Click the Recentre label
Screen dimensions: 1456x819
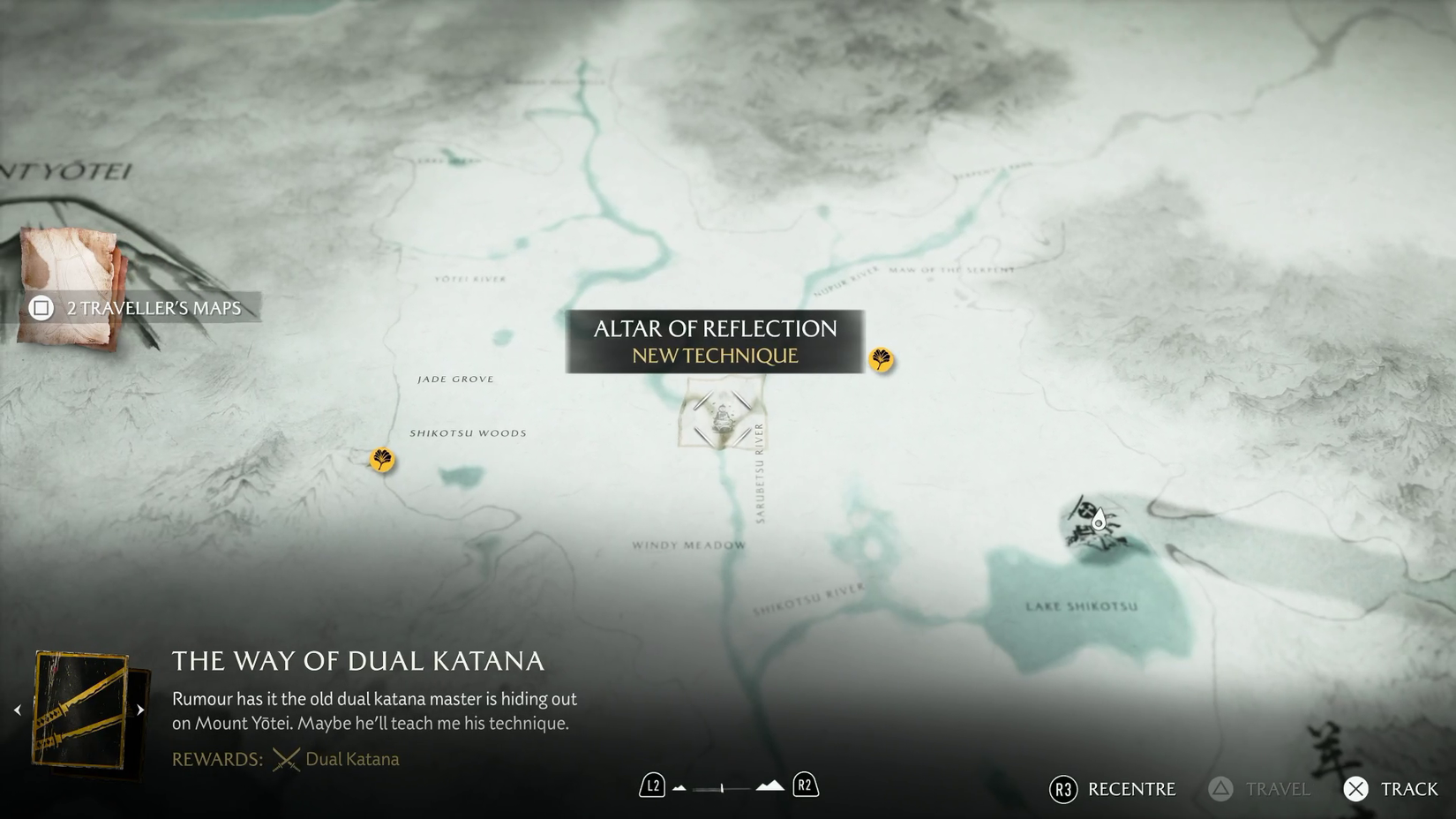(x=1132, y=789)
